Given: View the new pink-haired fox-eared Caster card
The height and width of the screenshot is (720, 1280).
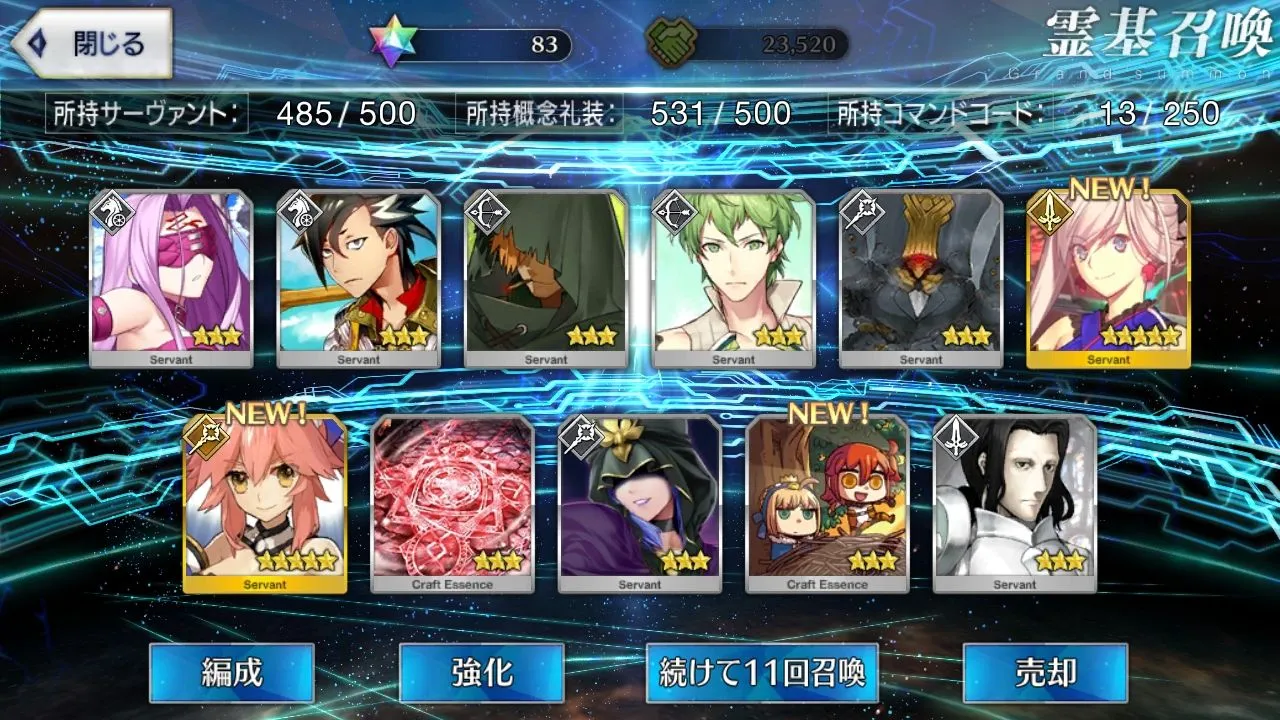Looking at the screenshot, I should click(x=265, y=505).
